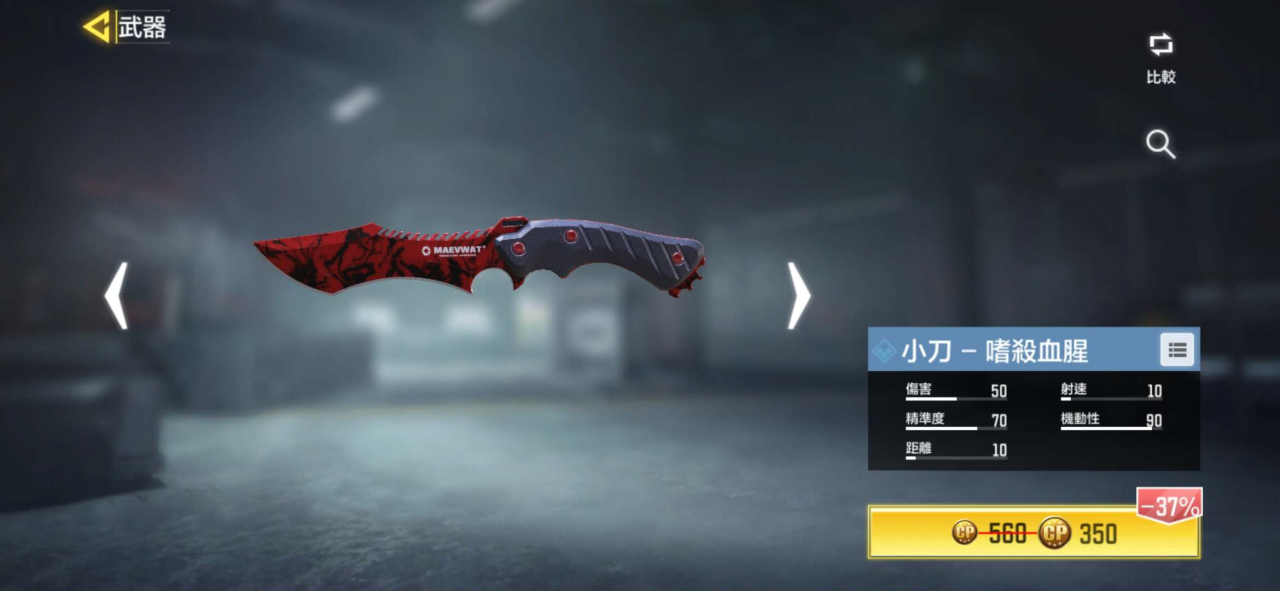Go back using the yellow arrow
The width and height of the screenshot is (1280, 591).
coord(97,27)
